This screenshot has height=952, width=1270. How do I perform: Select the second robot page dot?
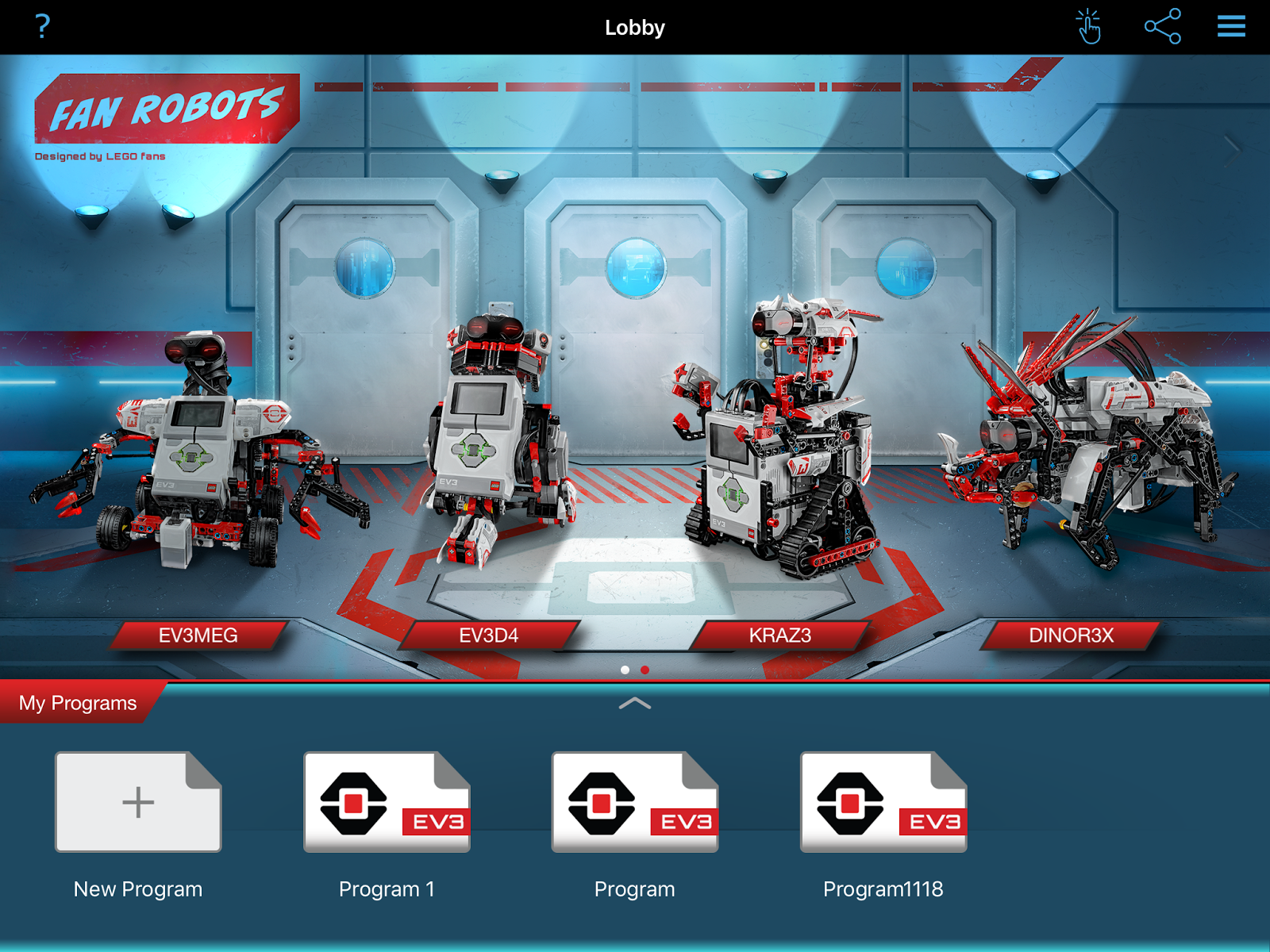(x=644, y=670)
